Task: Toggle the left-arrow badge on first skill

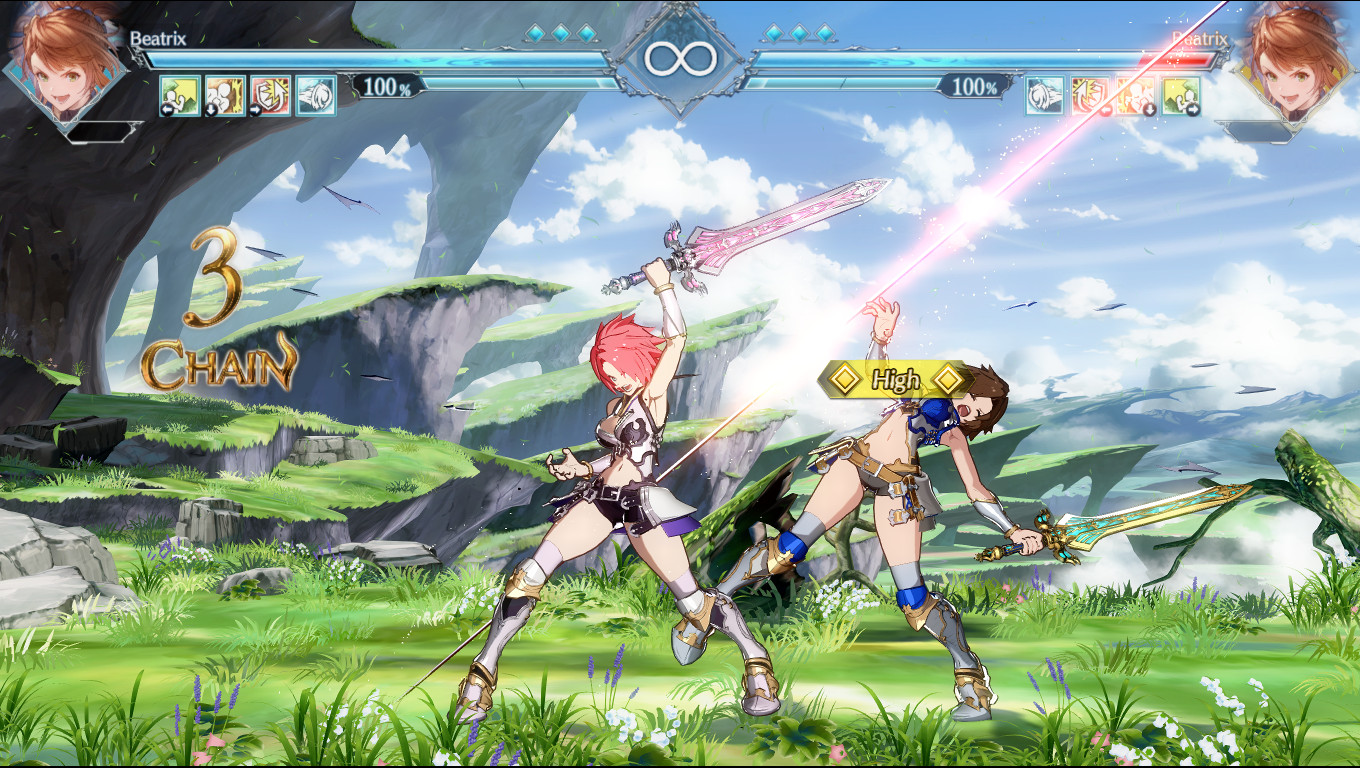Action: (x=167, y=110)
